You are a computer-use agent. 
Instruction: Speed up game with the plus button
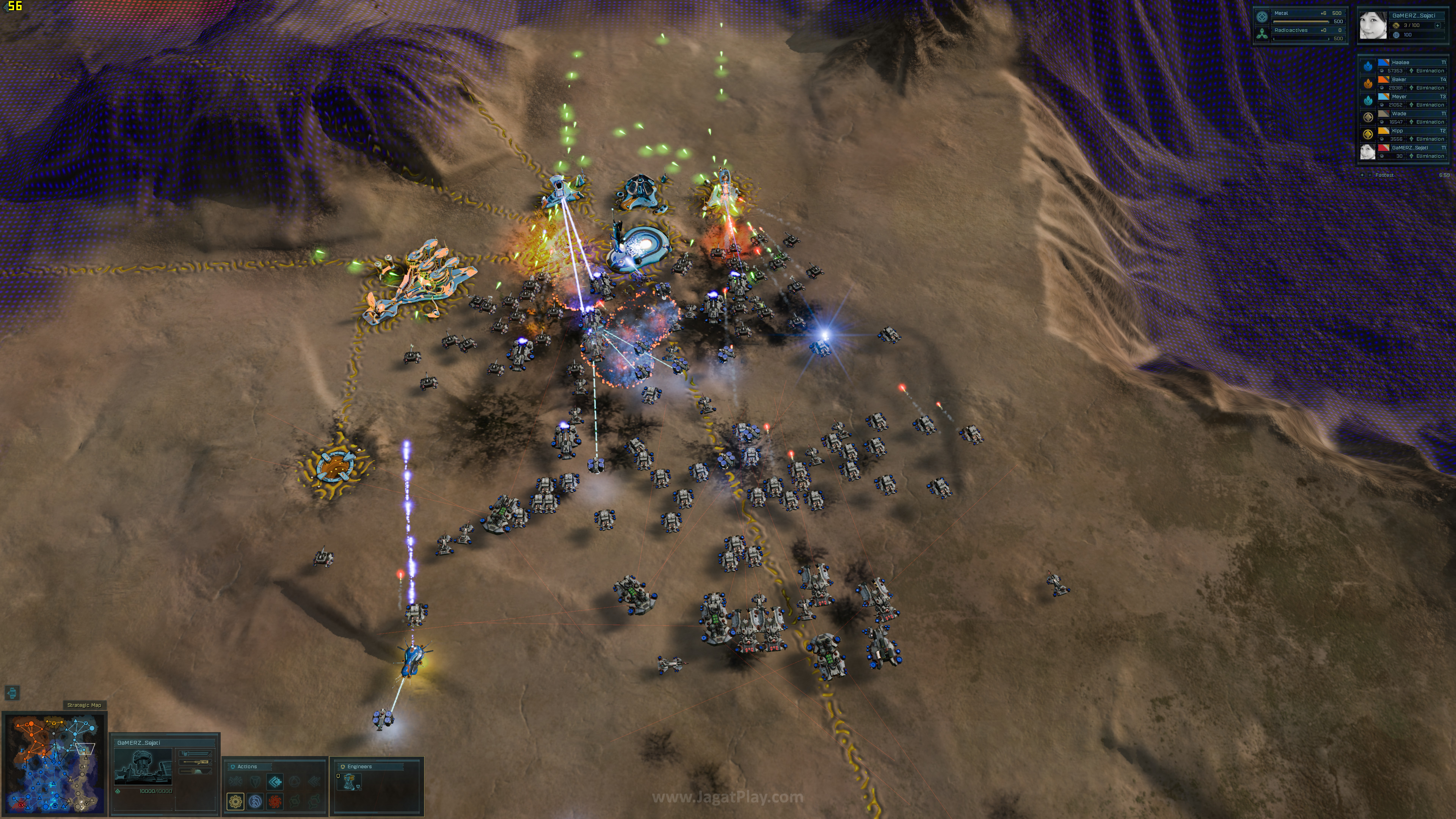pyautogui.click(x=1362, y=175)
